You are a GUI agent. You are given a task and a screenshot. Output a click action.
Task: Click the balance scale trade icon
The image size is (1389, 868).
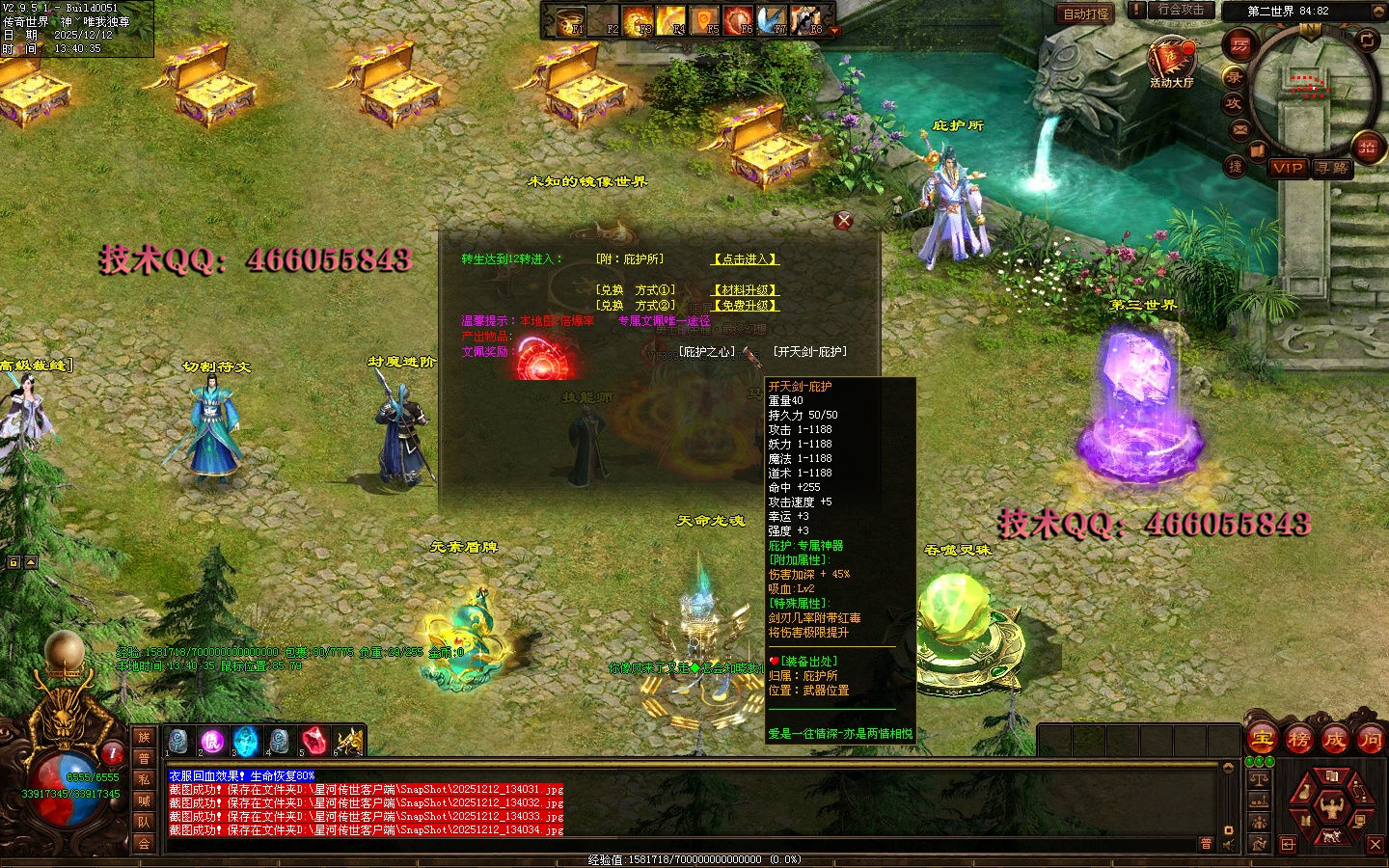tap(1259, 777)
